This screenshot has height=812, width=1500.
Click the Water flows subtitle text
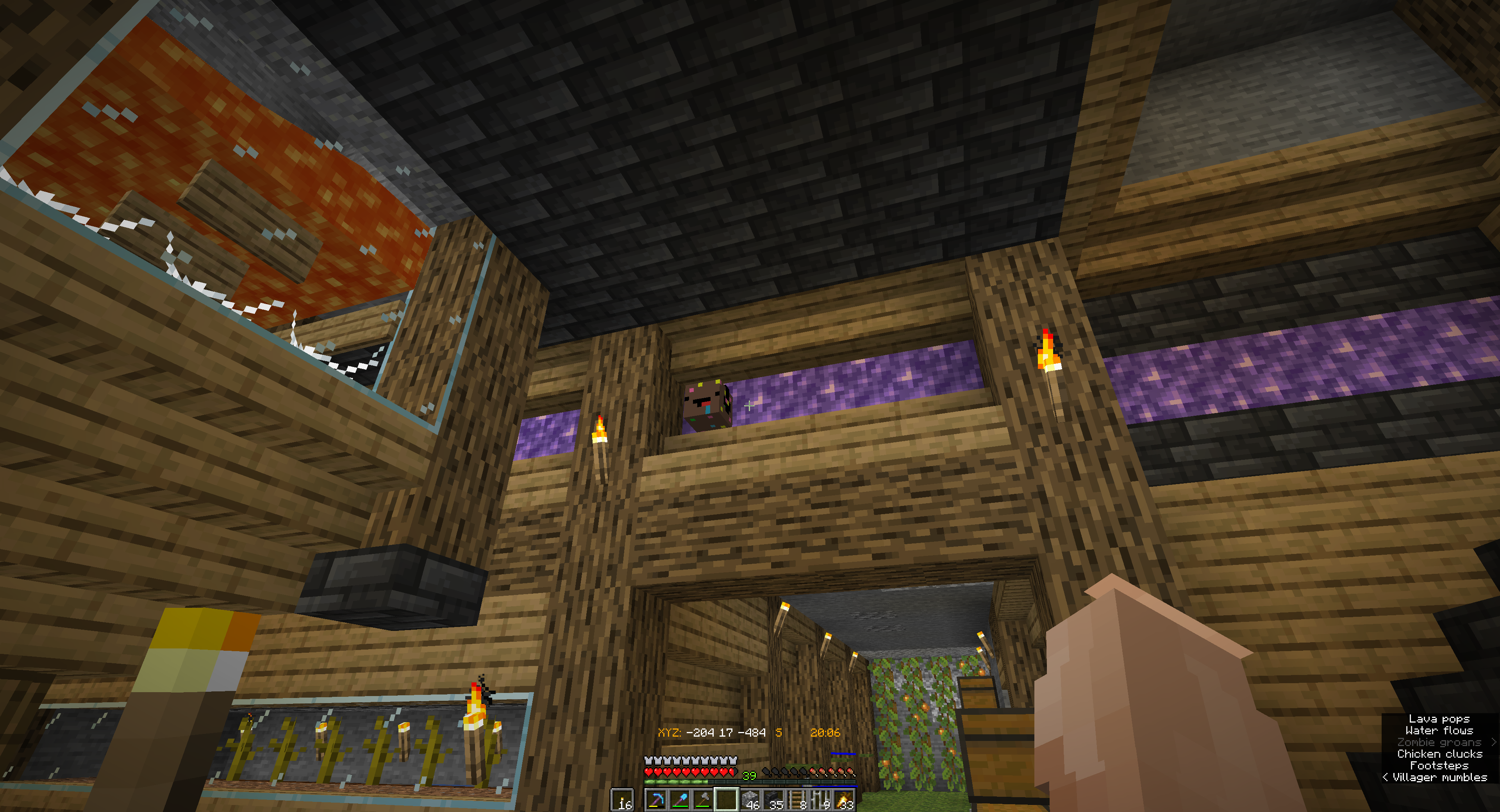[1439, 731]
